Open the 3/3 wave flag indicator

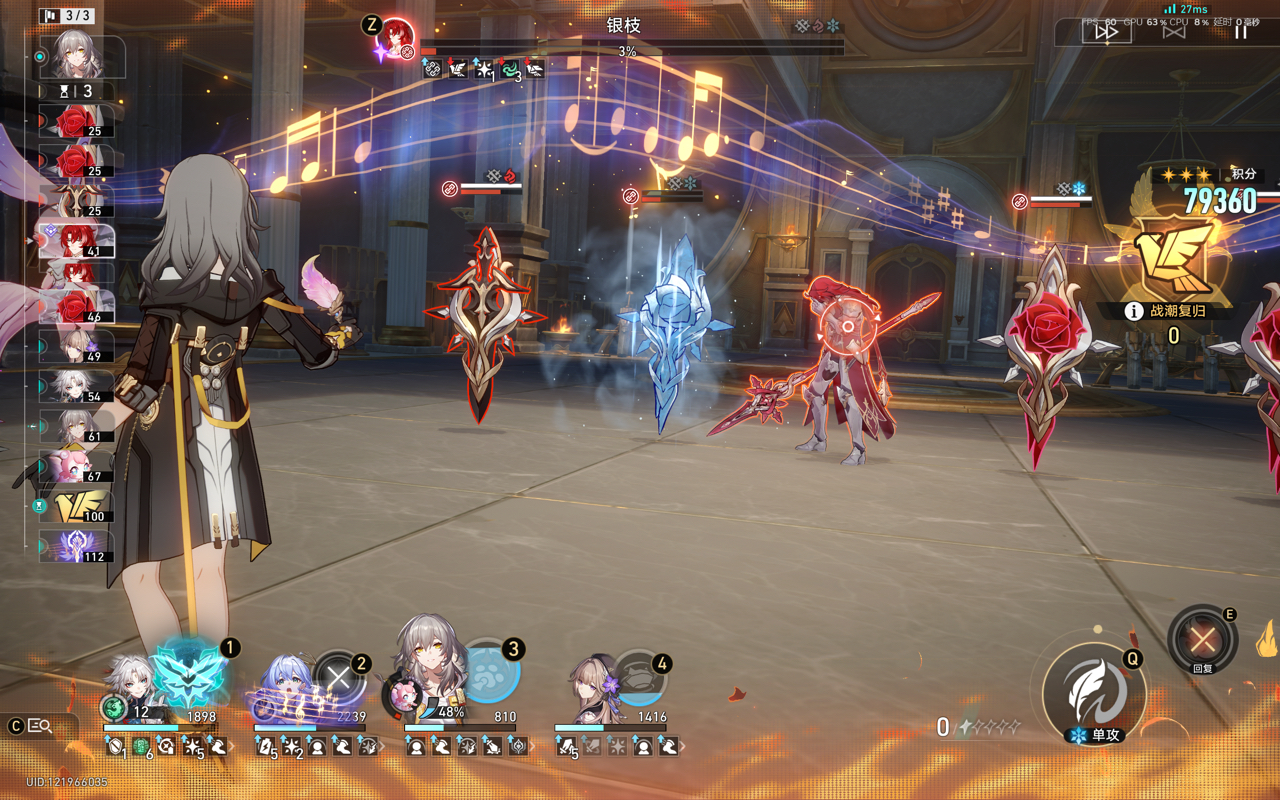tap(67, 16)
